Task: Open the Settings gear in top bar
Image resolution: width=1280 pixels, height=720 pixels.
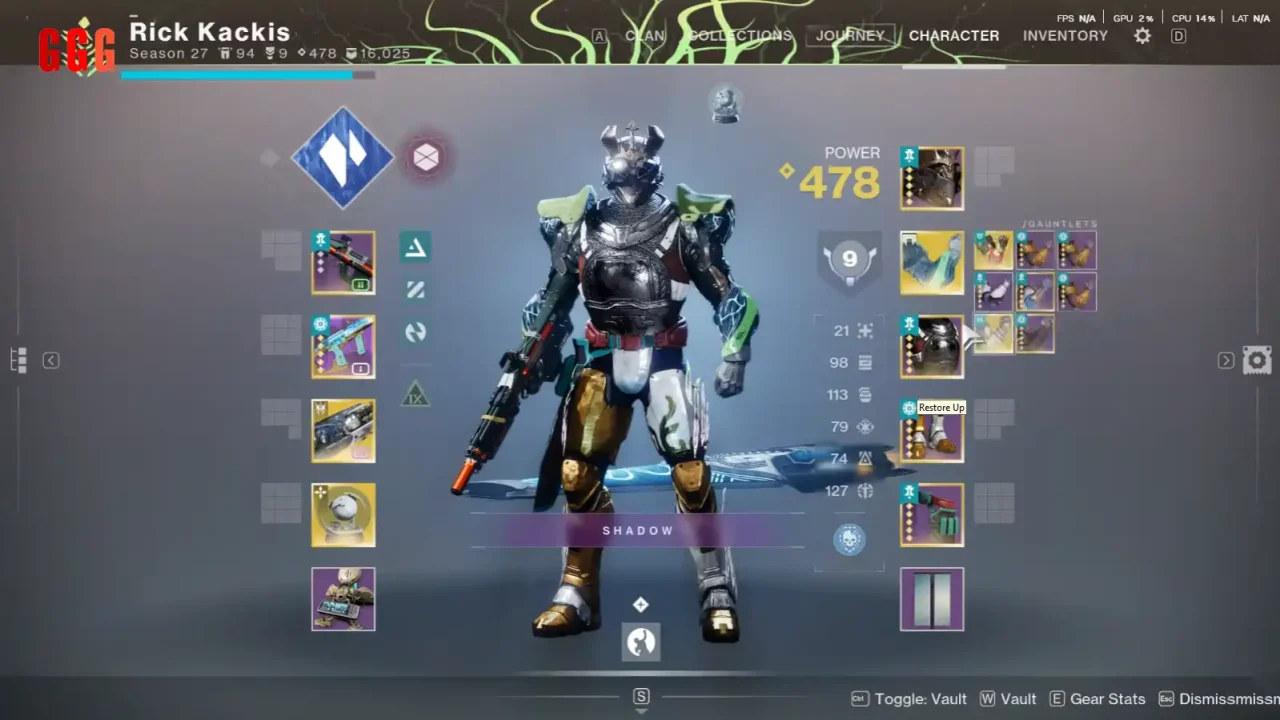Action: click(1141, 35)
